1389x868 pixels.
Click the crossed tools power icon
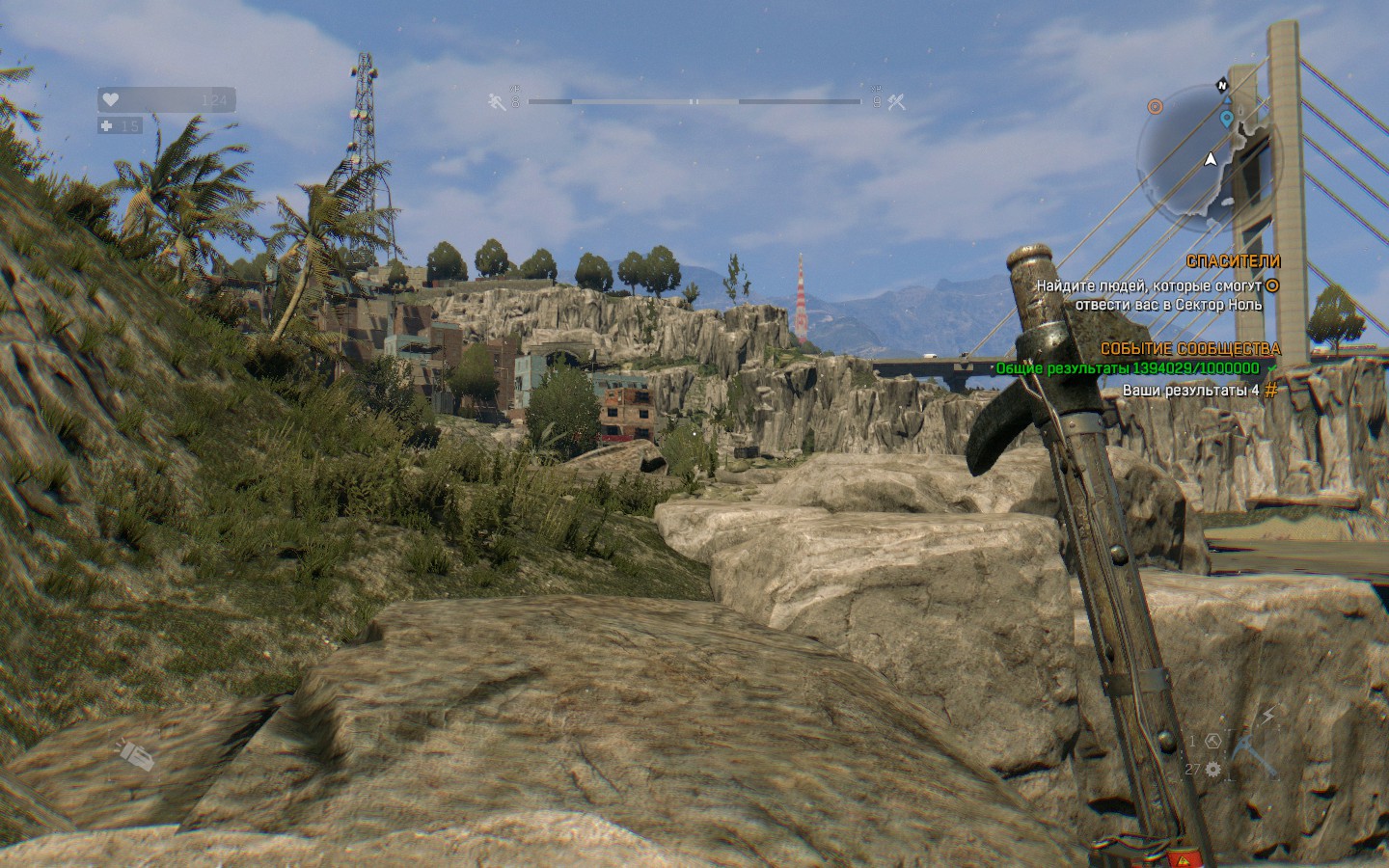[897, 101]
